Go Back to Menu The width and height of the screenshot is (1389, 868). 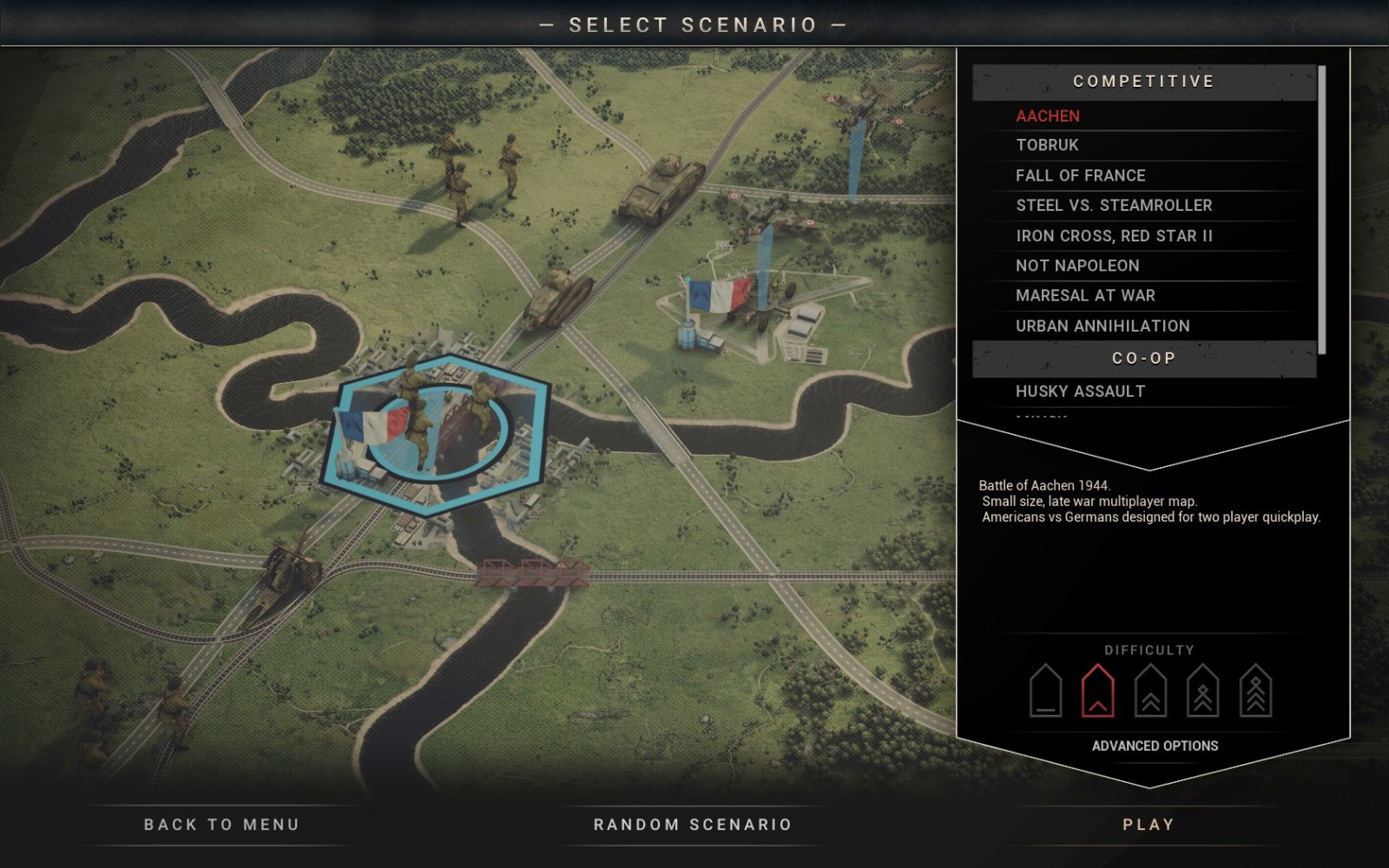pos(221,825)
